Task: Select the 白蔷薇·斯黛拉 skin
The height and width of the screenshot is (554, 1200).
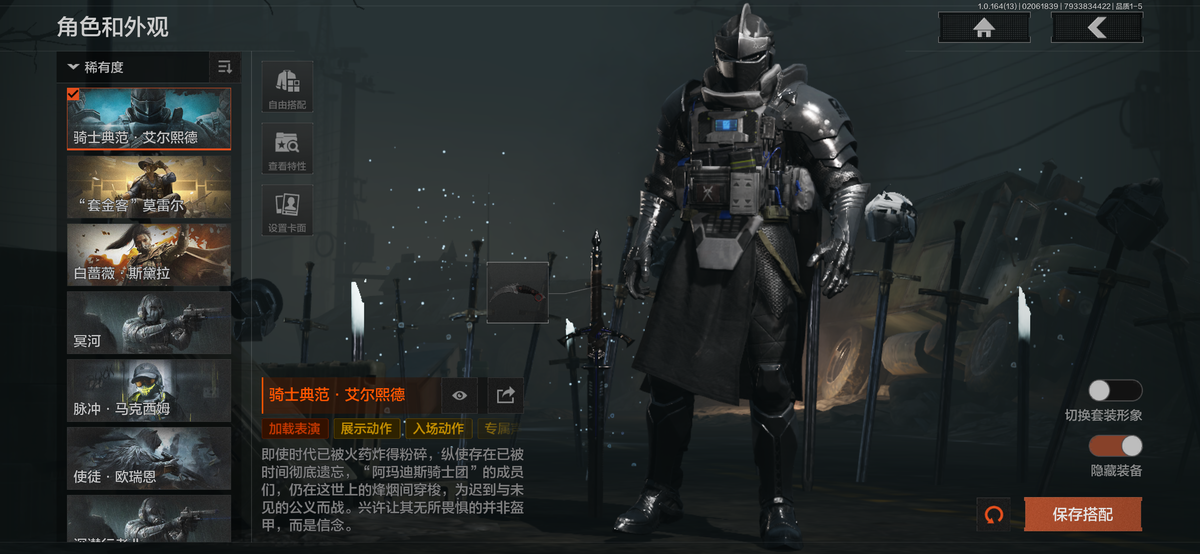Action: pos(149,255)
